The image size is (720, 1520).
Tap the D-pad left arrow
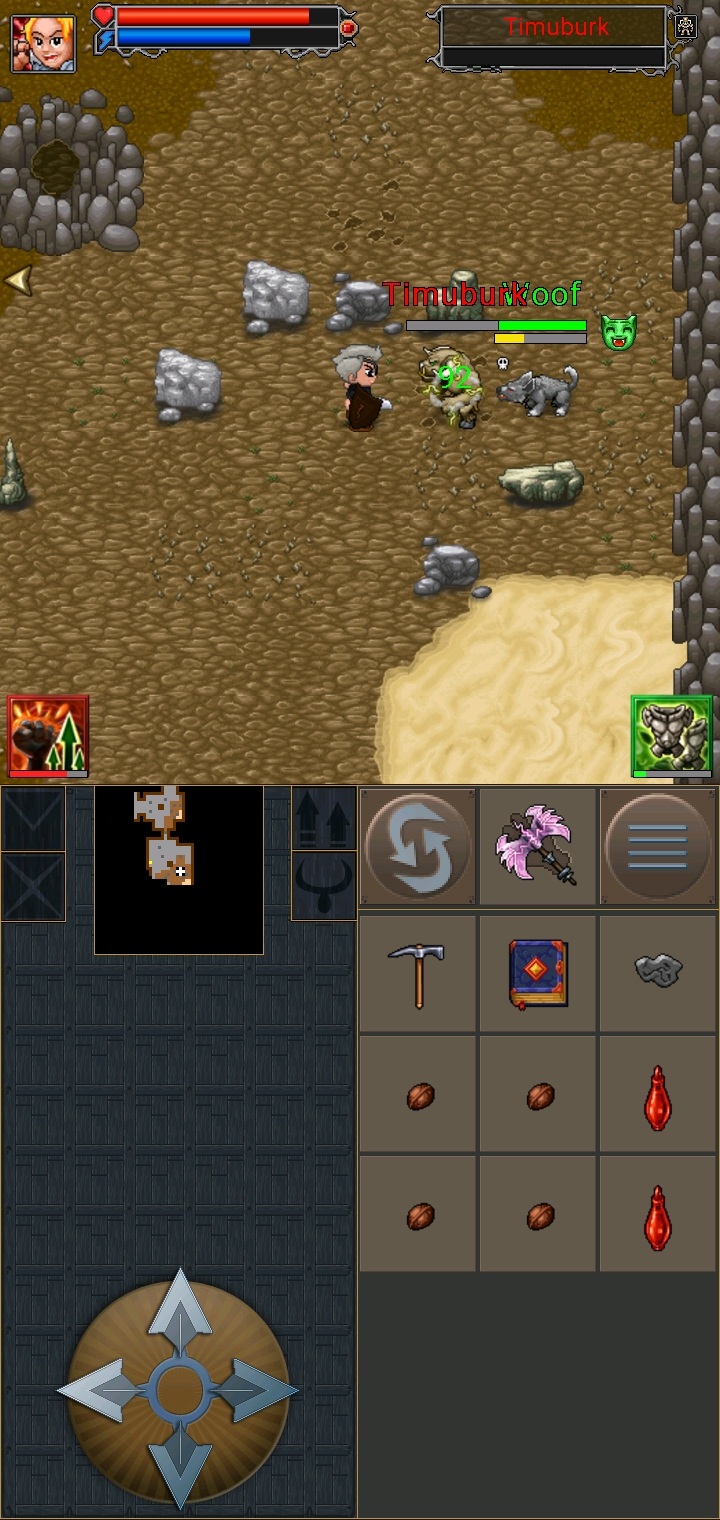coord(99,1390)
